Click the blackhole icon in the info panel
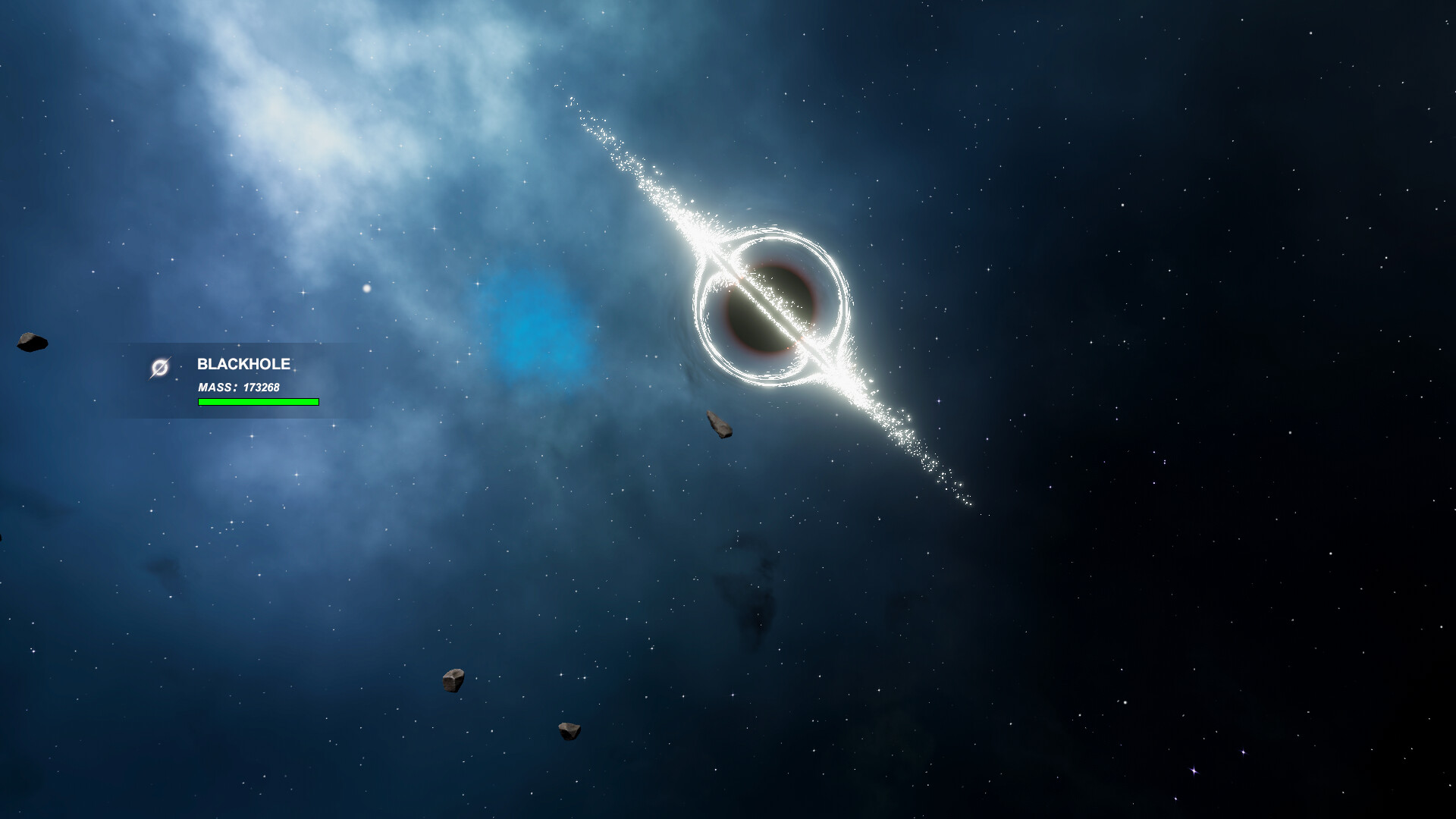Viewport: 1456px width, 819px height. [x=161, y=366]
